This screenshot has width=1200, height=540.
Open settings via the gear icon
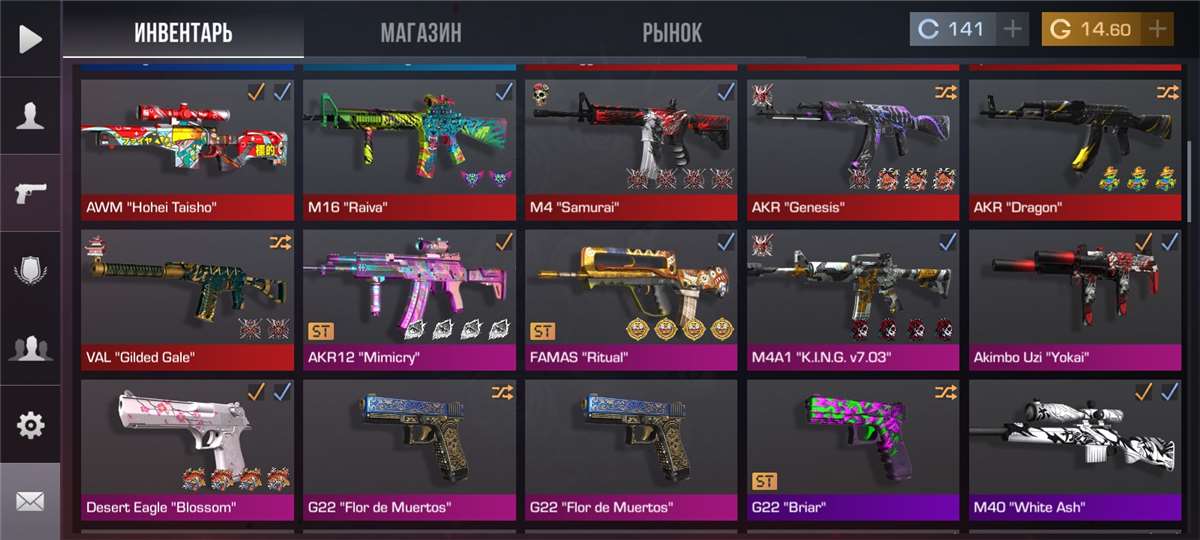point(30,425)
